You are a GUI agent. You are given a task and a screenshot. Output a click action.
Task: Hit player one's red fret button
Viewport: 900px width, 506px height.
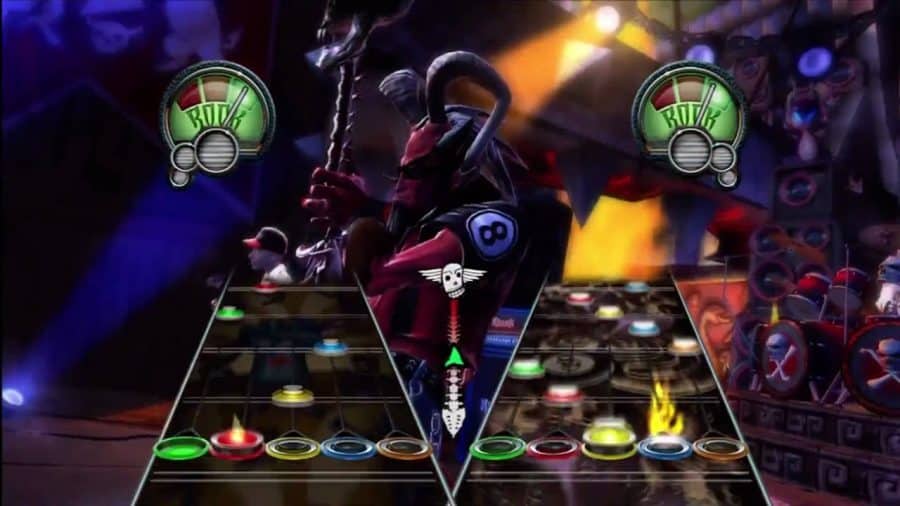point(237,443)
